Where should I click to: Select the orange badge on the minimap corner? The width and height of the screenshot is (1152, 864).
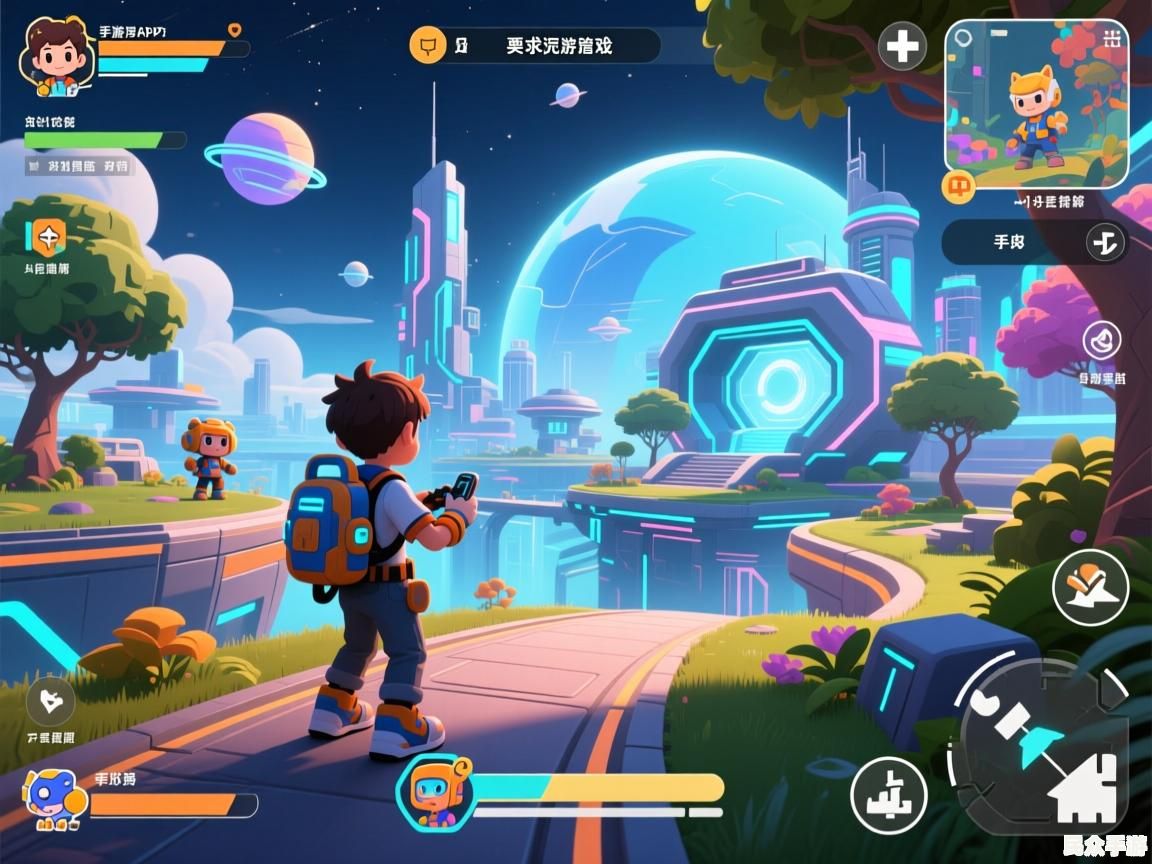coord(959,186)
